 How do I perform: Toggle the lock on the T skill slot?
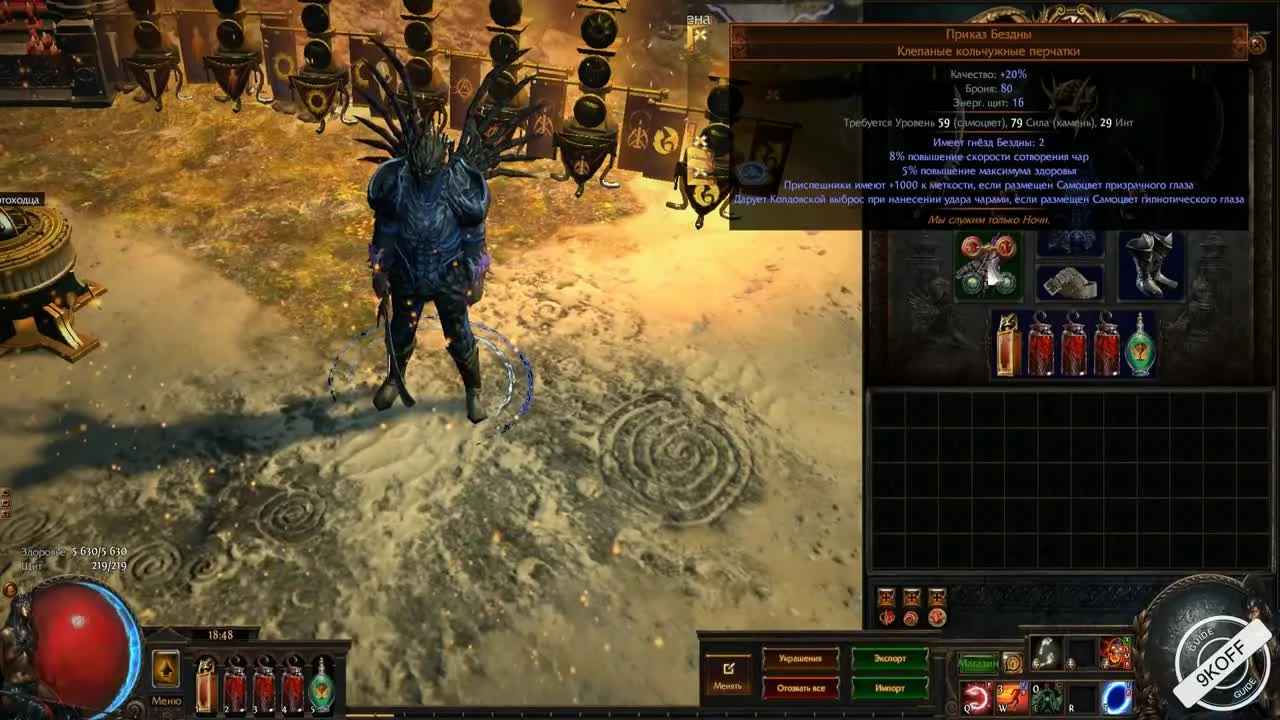click(x=1129, y=692)
